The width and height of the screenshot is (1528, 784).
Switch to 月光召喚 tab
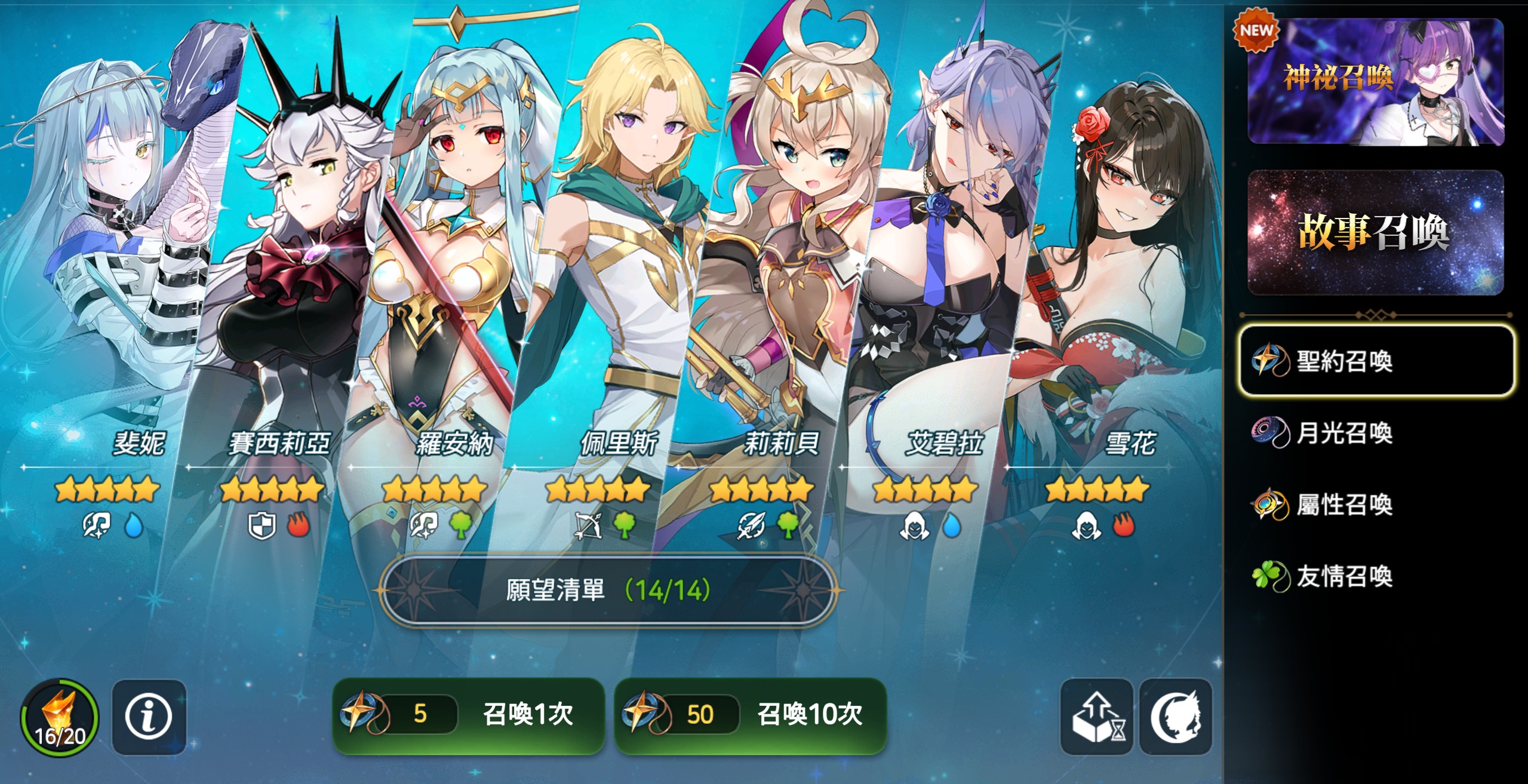point(1343,433)
